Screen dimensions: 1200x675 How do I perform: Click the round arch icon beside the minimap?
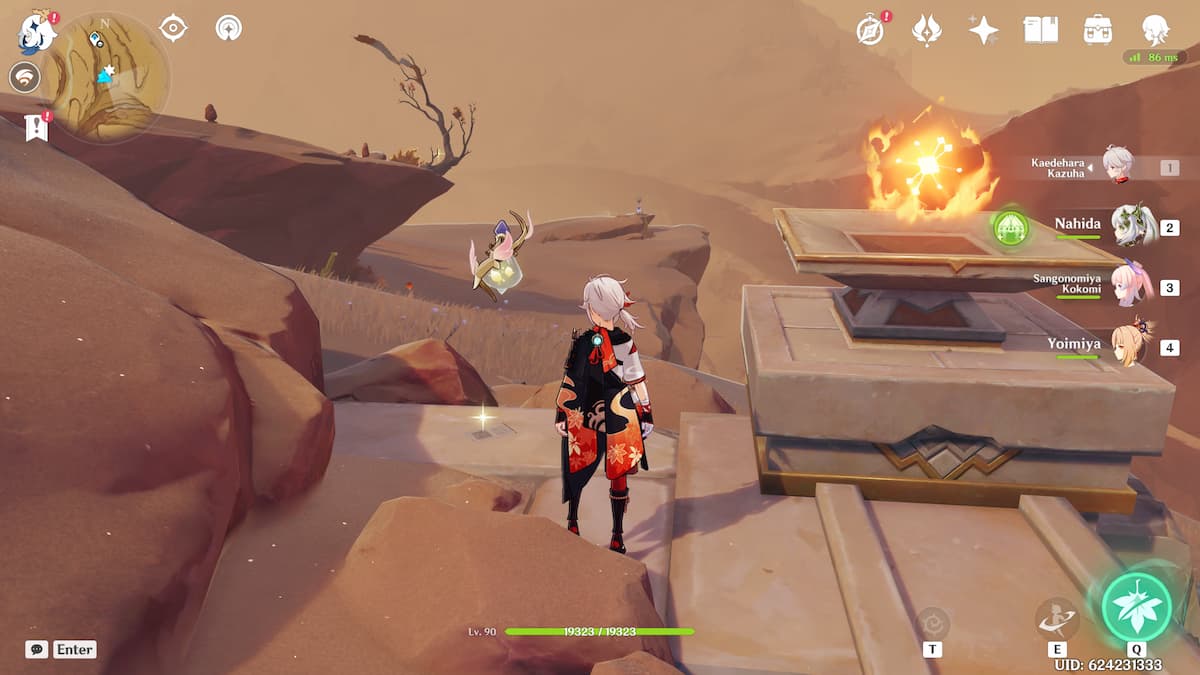[x=229, y=28]
